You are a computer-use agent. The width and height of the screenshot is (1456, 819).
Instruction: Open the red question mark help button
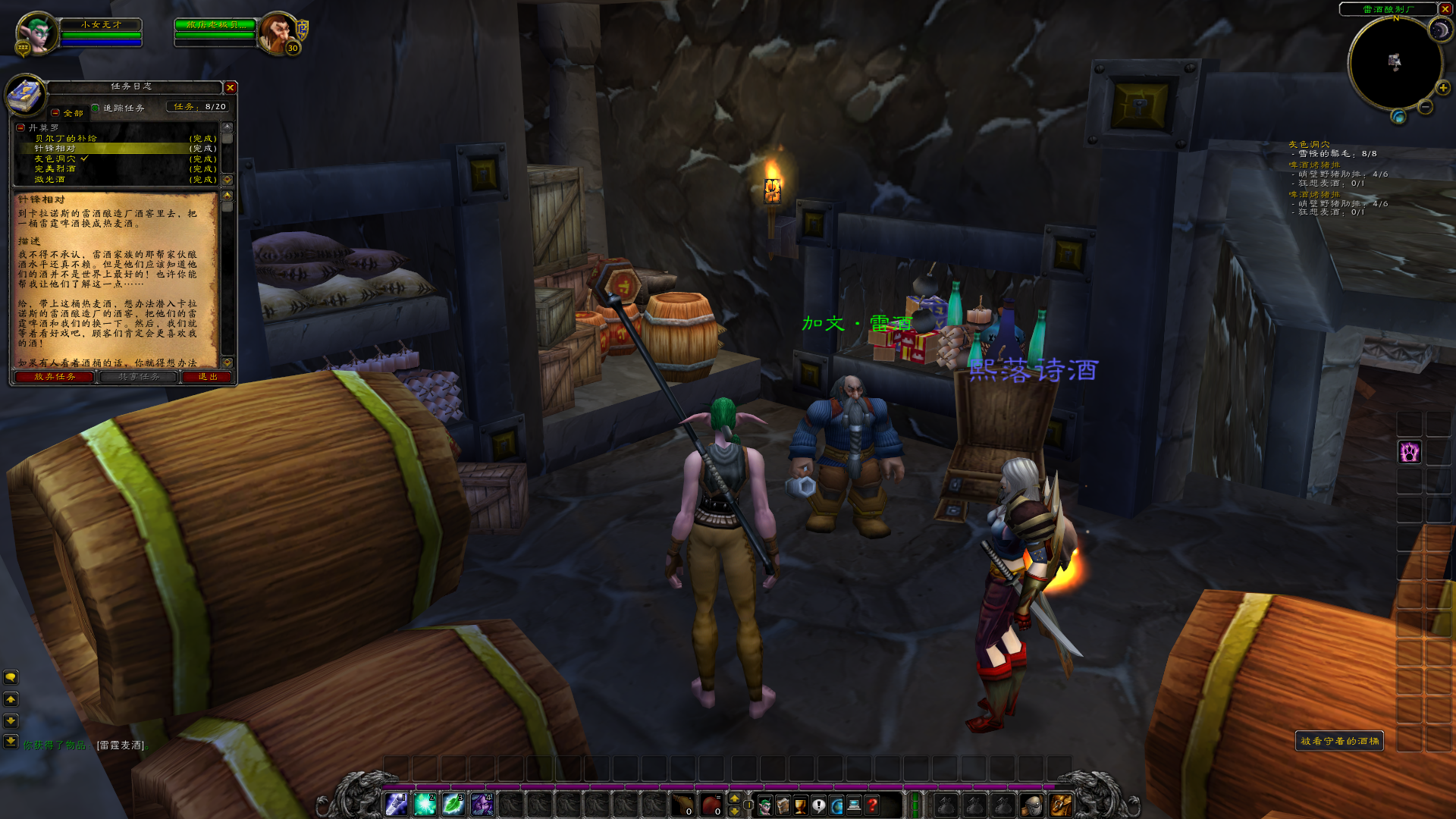(873, 805)
